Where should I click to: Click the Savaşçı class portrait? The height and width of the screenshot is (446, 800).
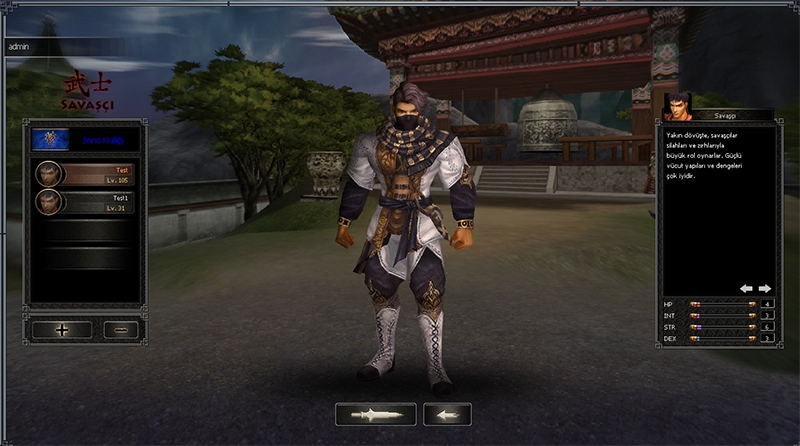pos(678,107)
